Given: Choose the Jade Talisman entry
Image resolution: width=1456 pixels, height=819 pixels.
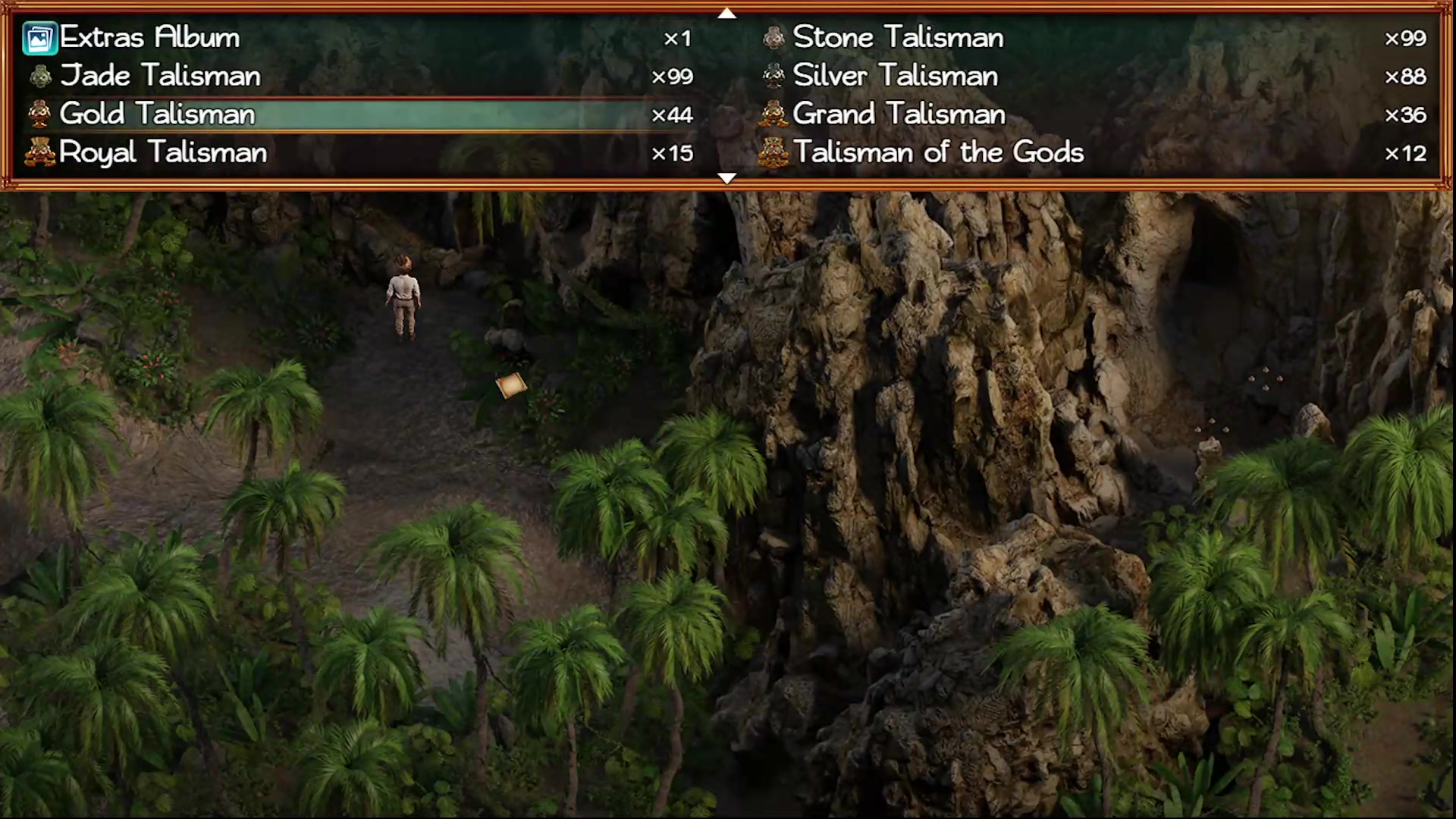Looking at the screenshot, I should pos(159,76).
